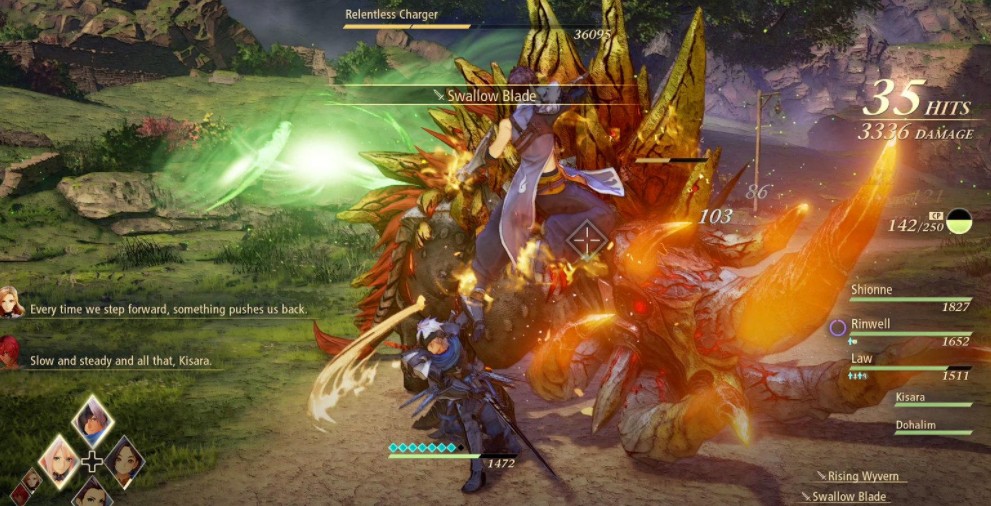Pick Kisara's row in the party list
The height and width of the screenshot is (506, 991).
[x=932, y=399]
